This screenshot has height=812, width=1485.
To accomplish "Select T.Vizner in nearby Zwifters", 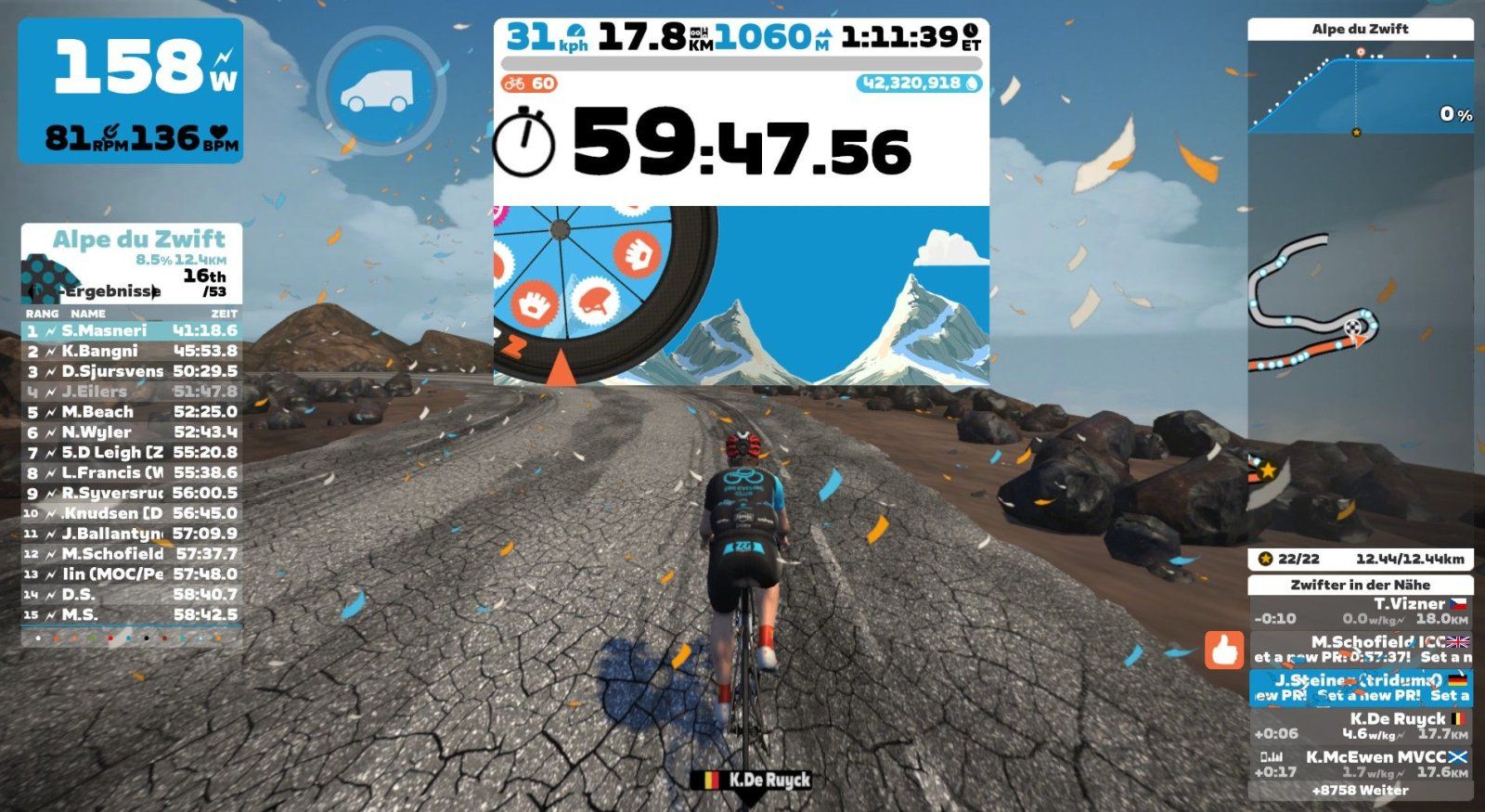I will point(1361,611).
